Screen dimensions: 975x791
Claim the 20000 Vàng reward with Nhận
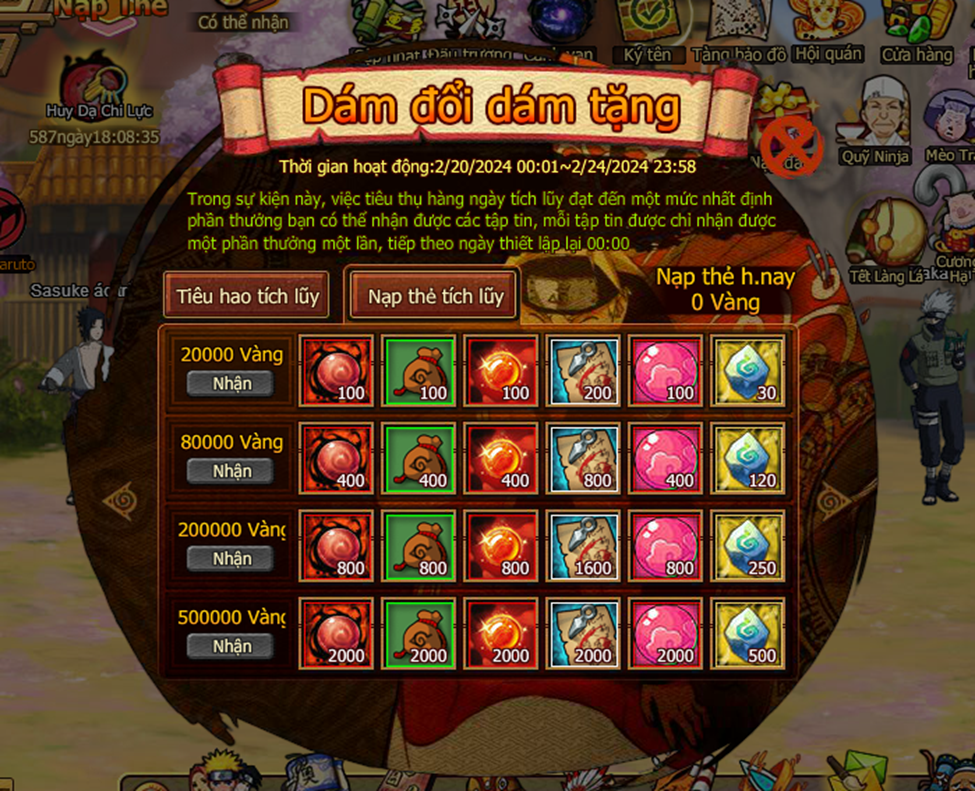pos(232,384)
